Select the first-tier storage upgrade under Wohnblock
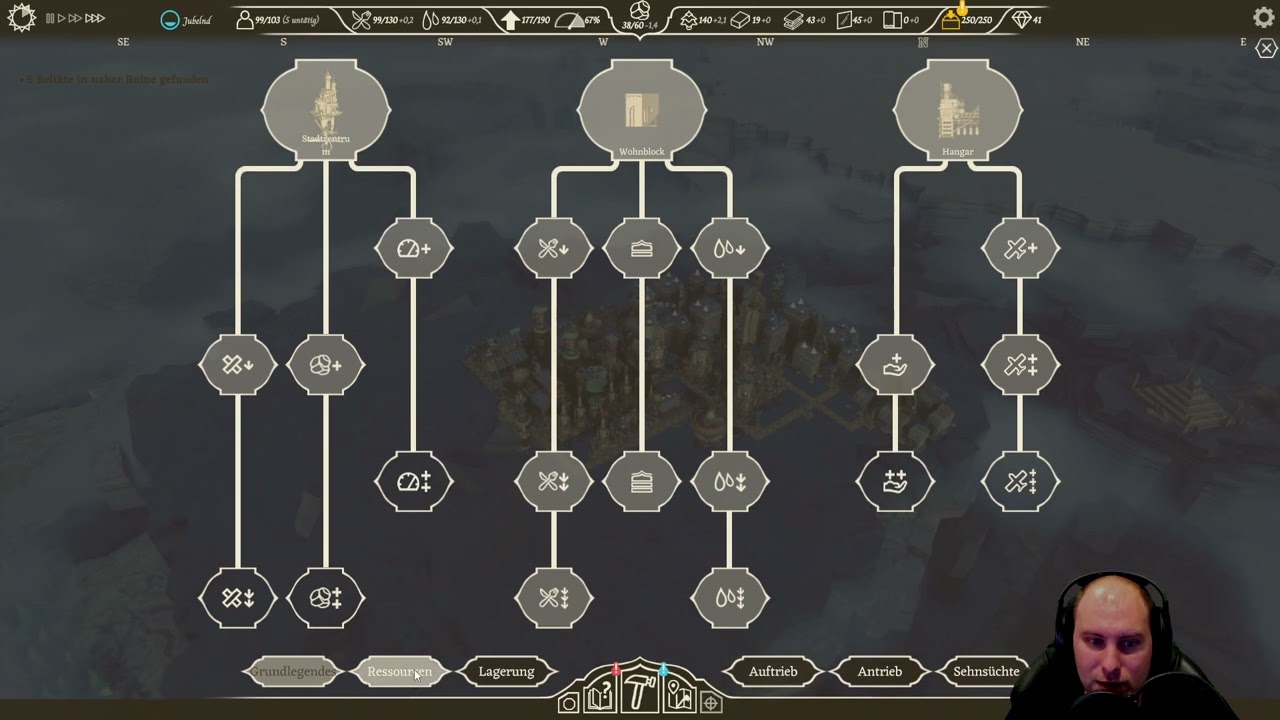1280x720 pixels. (x=641, y=248)
